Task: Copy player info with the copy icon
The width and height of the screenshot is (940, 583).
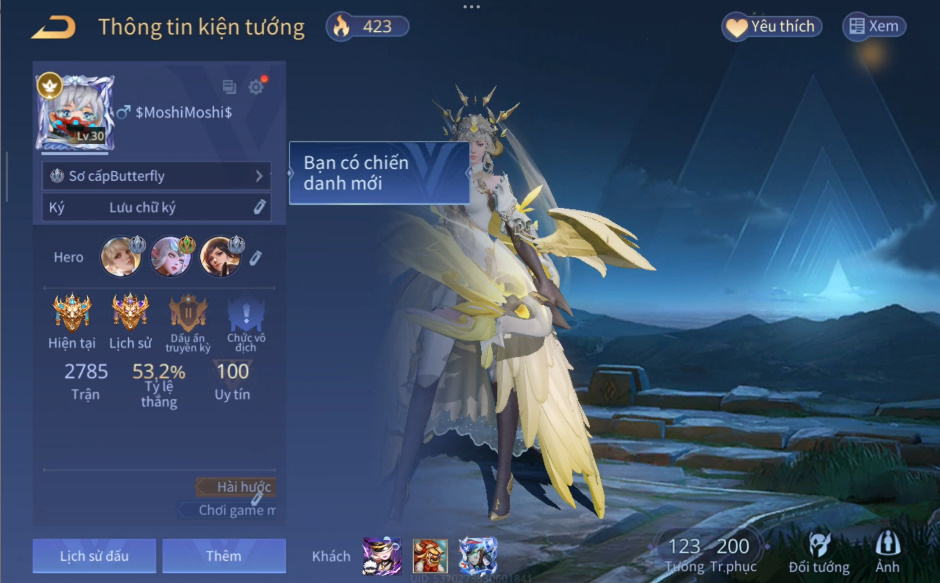Action: coord(229,87)
